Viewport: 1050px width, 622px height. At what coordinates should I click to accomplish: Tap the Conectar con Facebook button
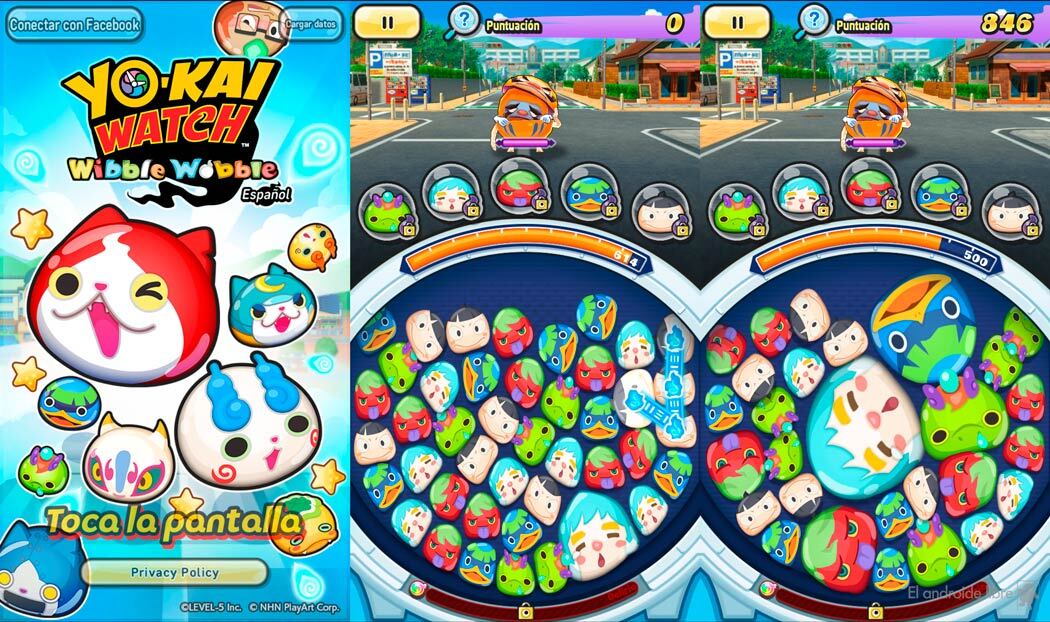(74, 24)
